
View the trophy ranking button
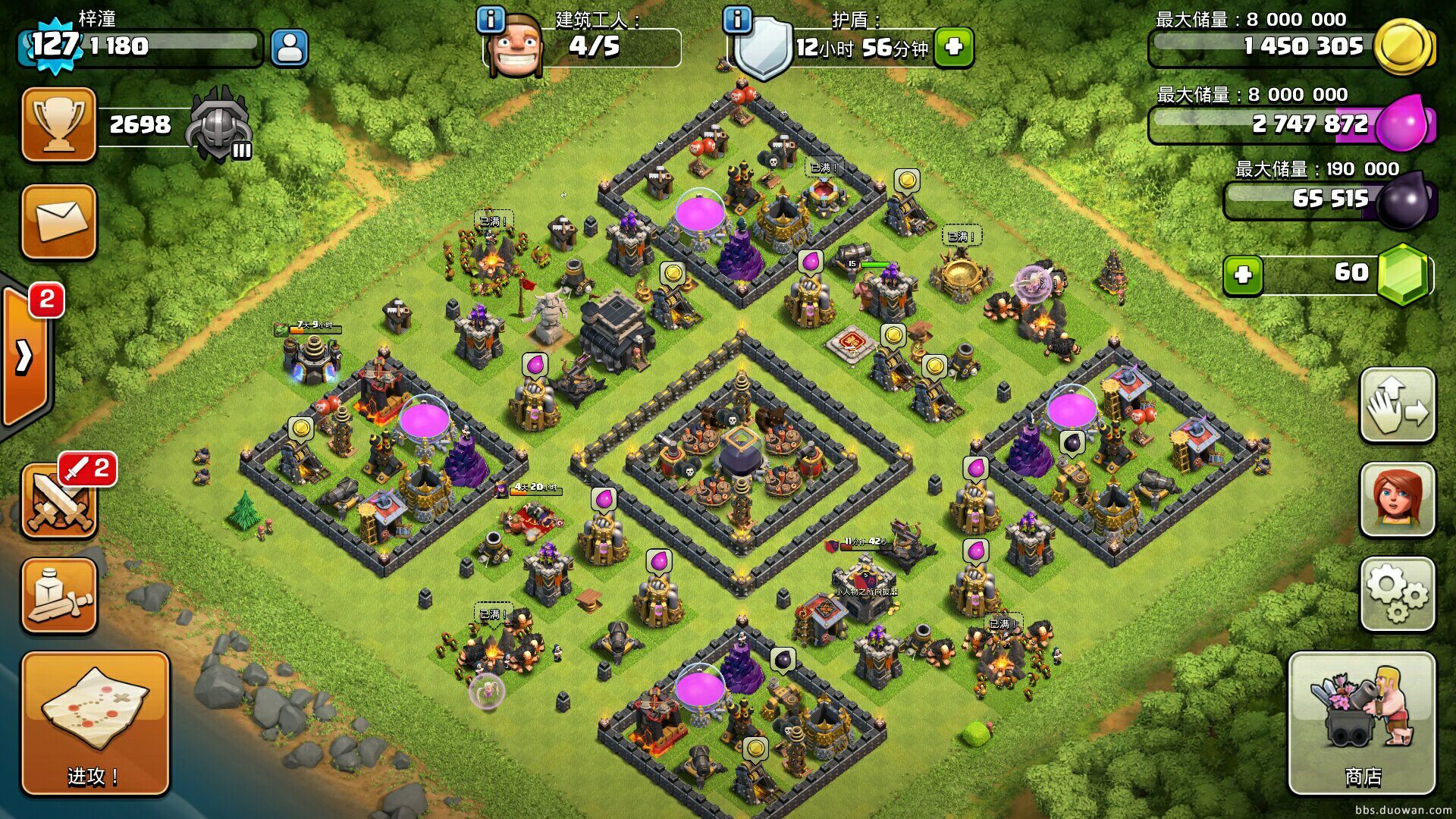point(59,124)
